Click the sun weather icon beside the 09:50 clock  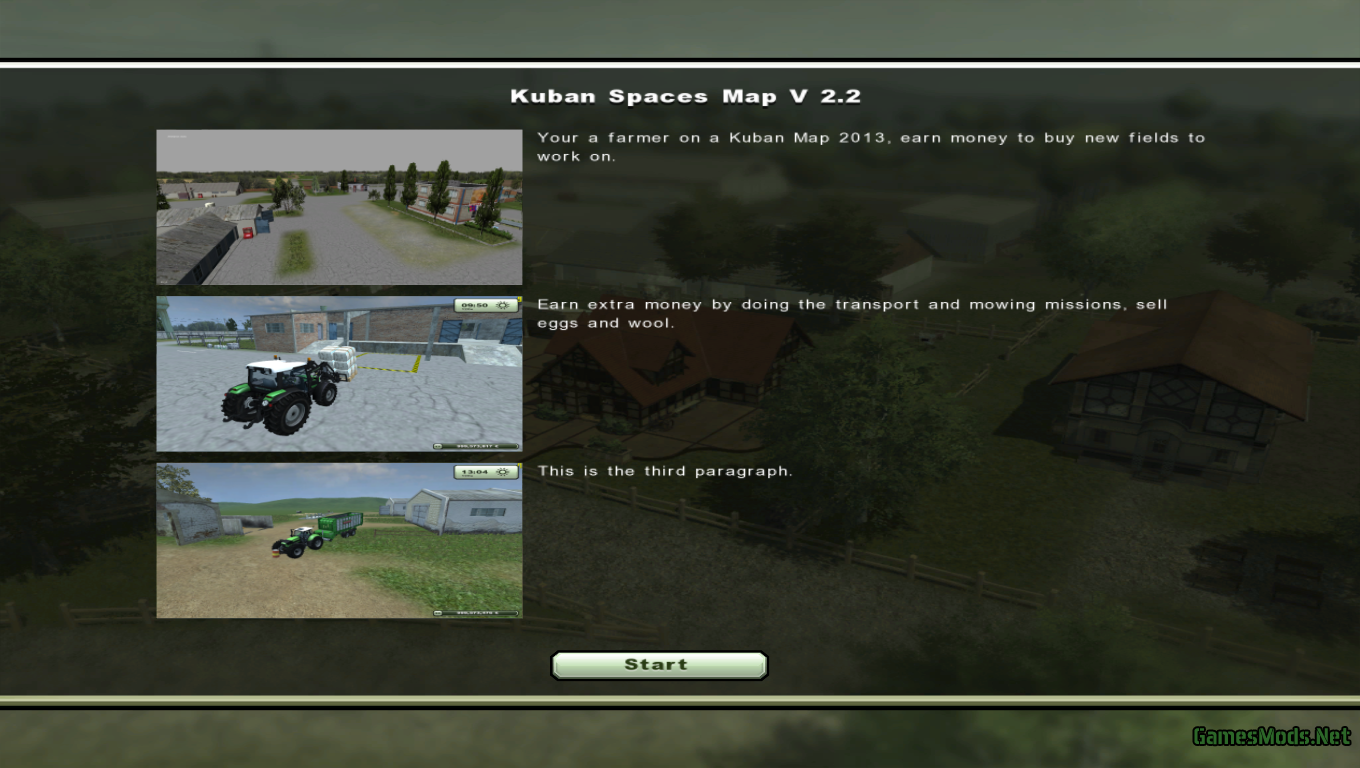click(503, 306)
